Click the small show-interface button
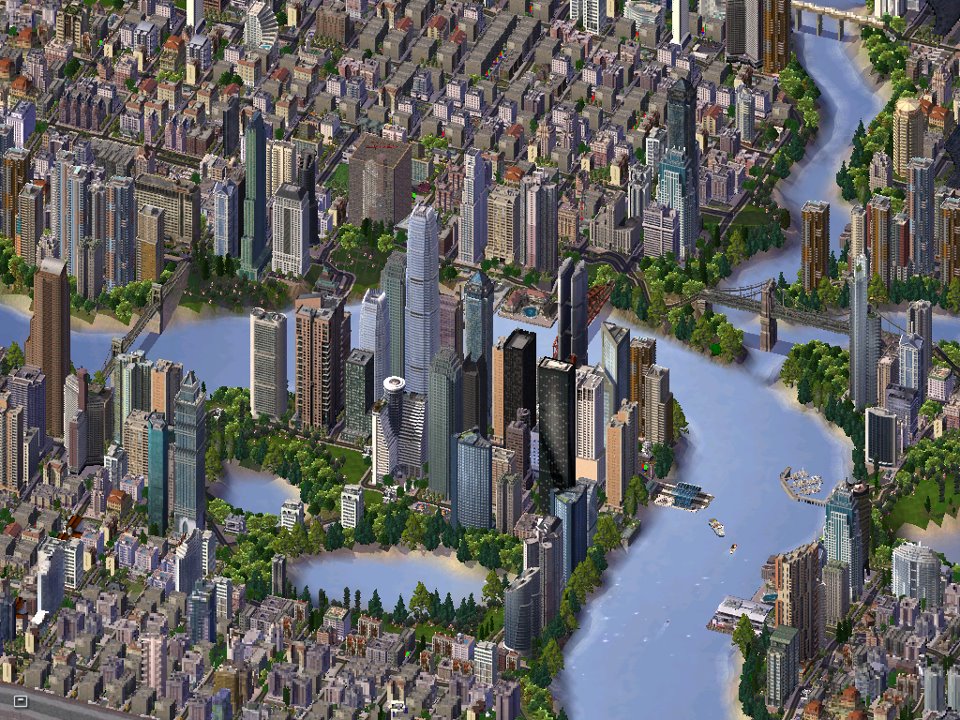This screenshot has width=960, height=720. point(21,700)
